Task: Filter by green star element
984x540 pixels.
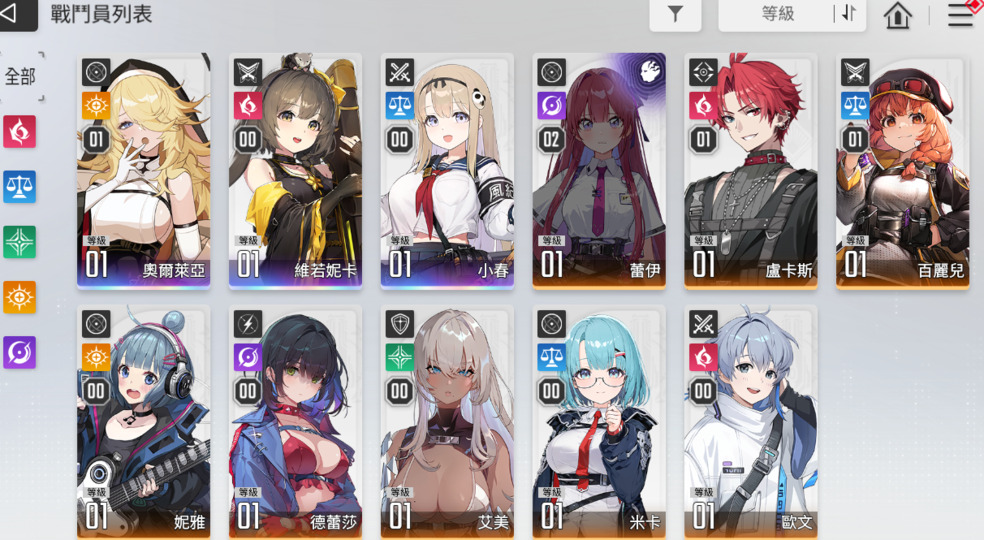Action: pos(20,241)
